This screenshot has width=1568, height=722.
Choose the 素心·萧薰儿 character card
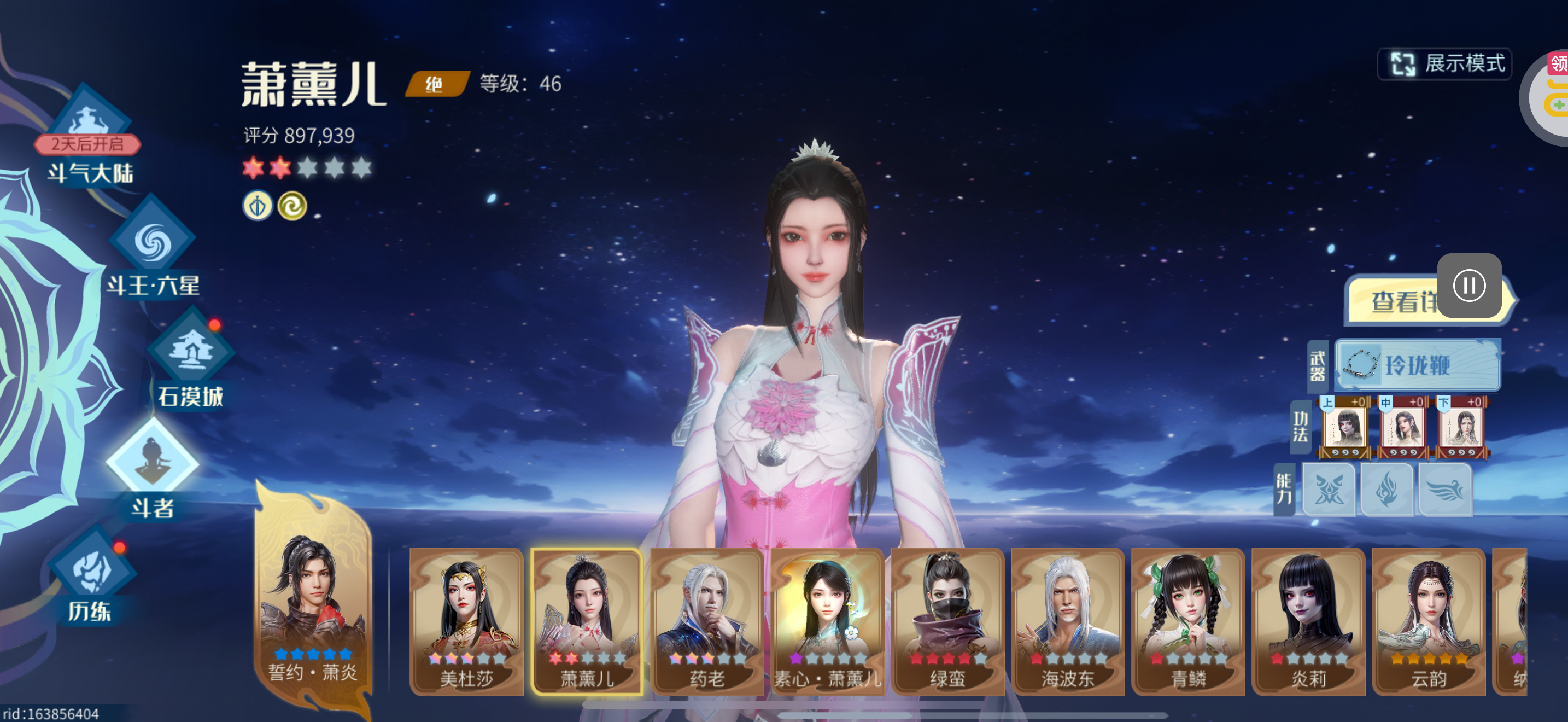827,621
